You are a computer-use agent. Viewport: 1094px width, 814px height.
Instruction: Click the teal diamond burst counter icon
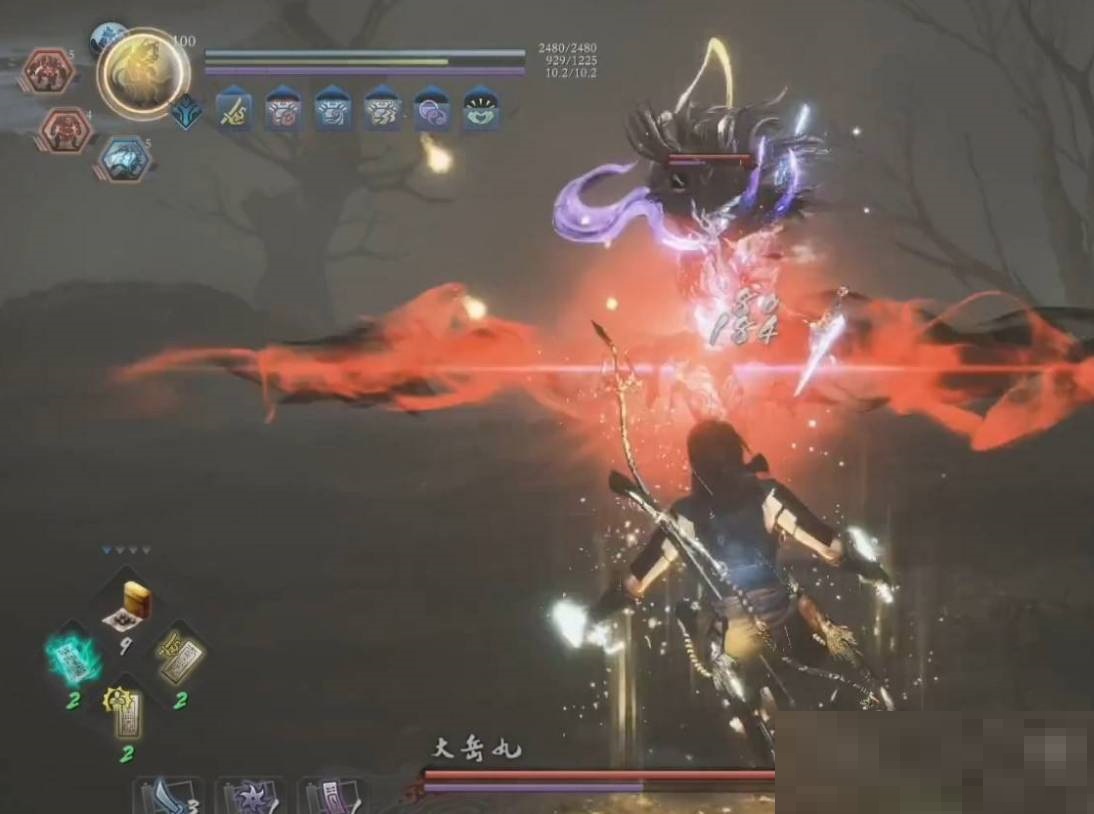(x=186, y=111)
